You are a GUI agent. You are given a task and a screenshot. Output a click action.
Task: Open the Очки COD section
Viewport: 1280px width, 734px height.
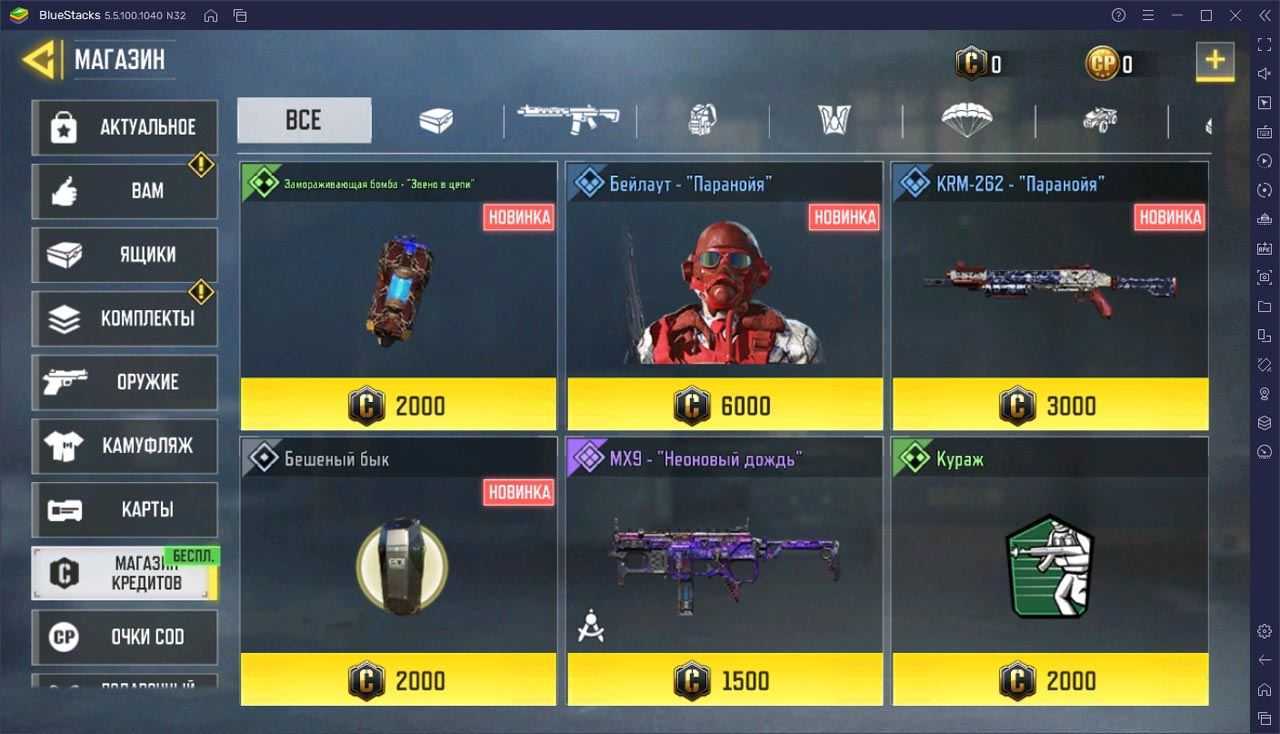click(x=125, y=637)
